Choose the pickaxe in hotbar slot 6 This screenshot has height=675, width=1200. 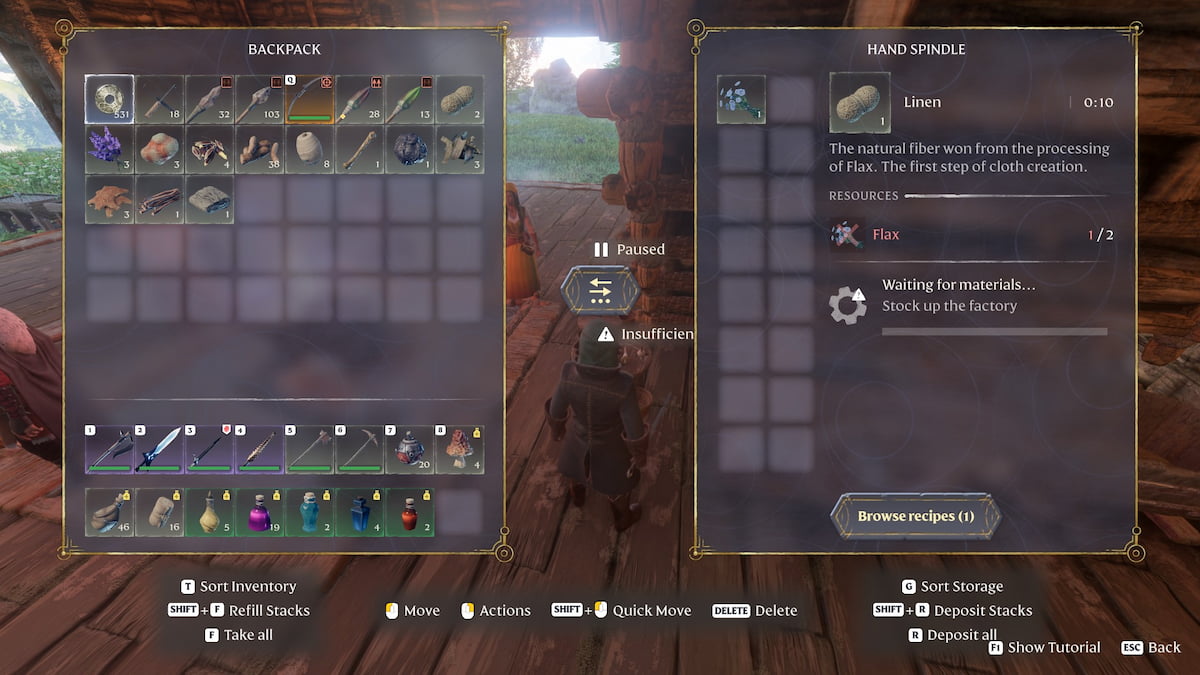pos(359,449)
